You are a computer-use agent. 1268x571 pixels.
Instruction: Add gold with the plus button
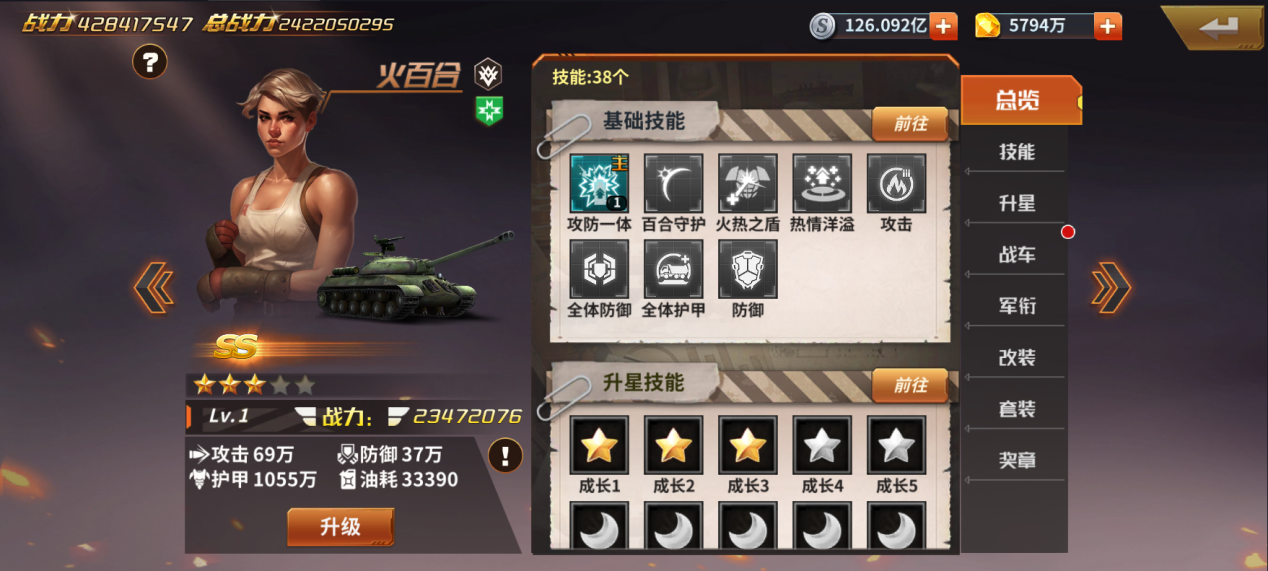1107,27
